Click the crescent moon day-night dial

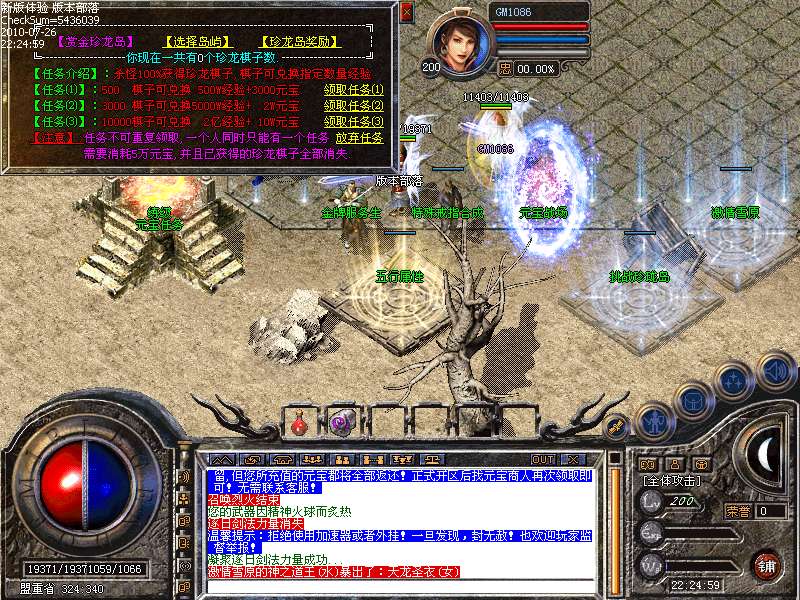coord(766,455)
